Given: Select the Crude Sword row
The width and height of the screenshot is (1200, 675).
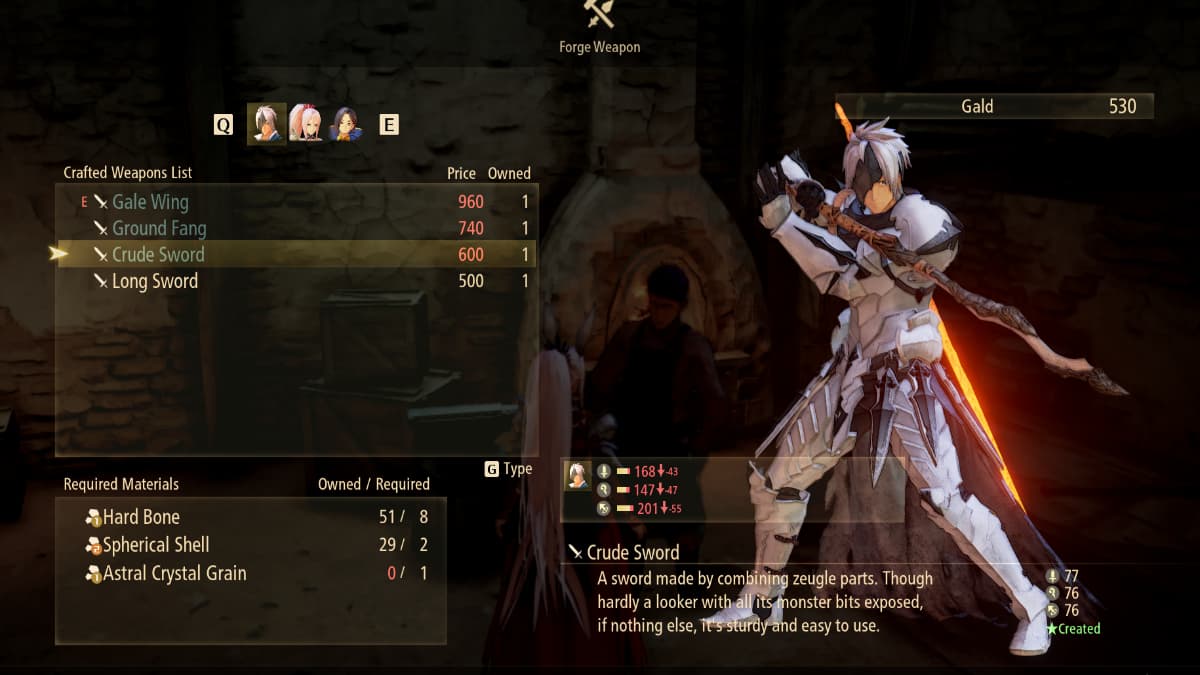Looking at the screenshot, I should pyautogui.click(x=158, y=255).
